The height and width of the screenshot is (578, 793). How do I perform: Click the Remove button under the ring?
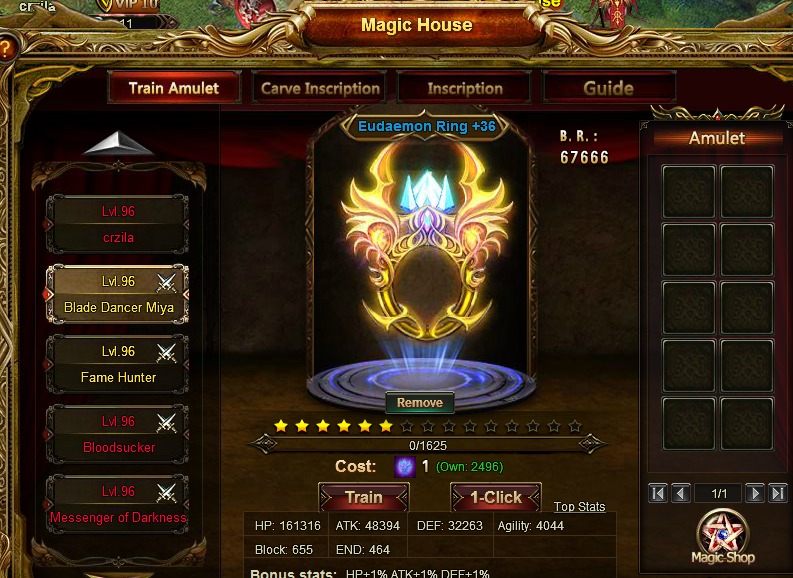point(420,403)
